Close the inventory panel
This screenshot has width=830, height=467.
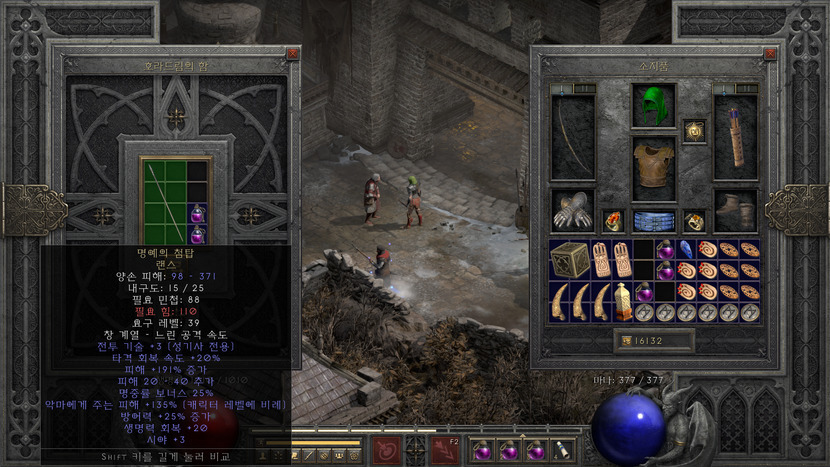pos(768,54)
